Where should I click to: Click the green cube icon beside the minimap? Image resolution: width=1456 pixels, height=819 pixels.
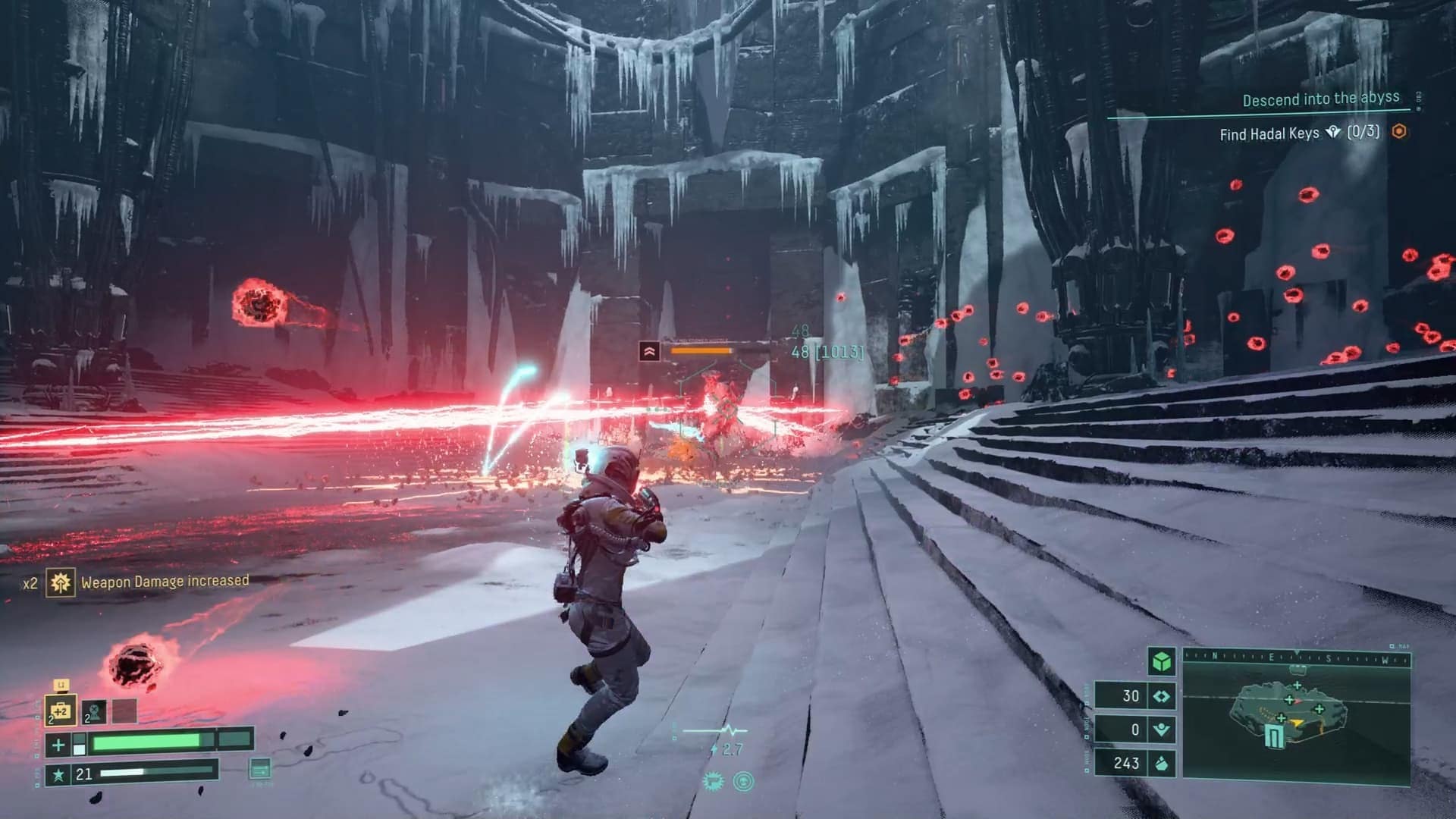(1161, 662)
